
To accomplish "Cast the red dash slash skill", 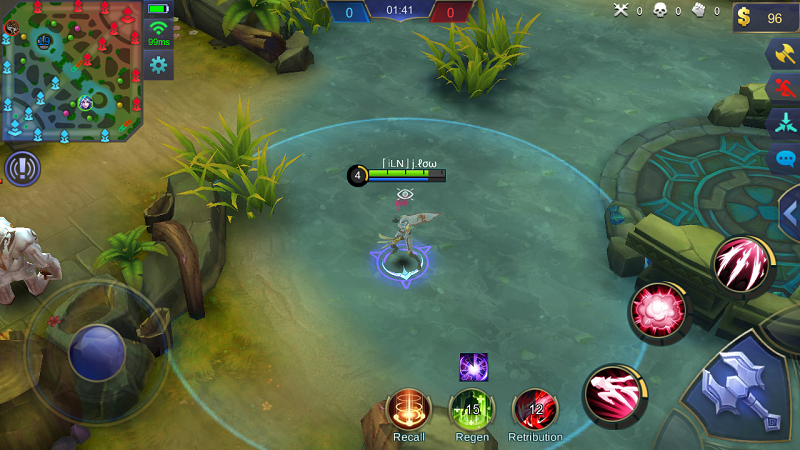I will tap(614, 393).
